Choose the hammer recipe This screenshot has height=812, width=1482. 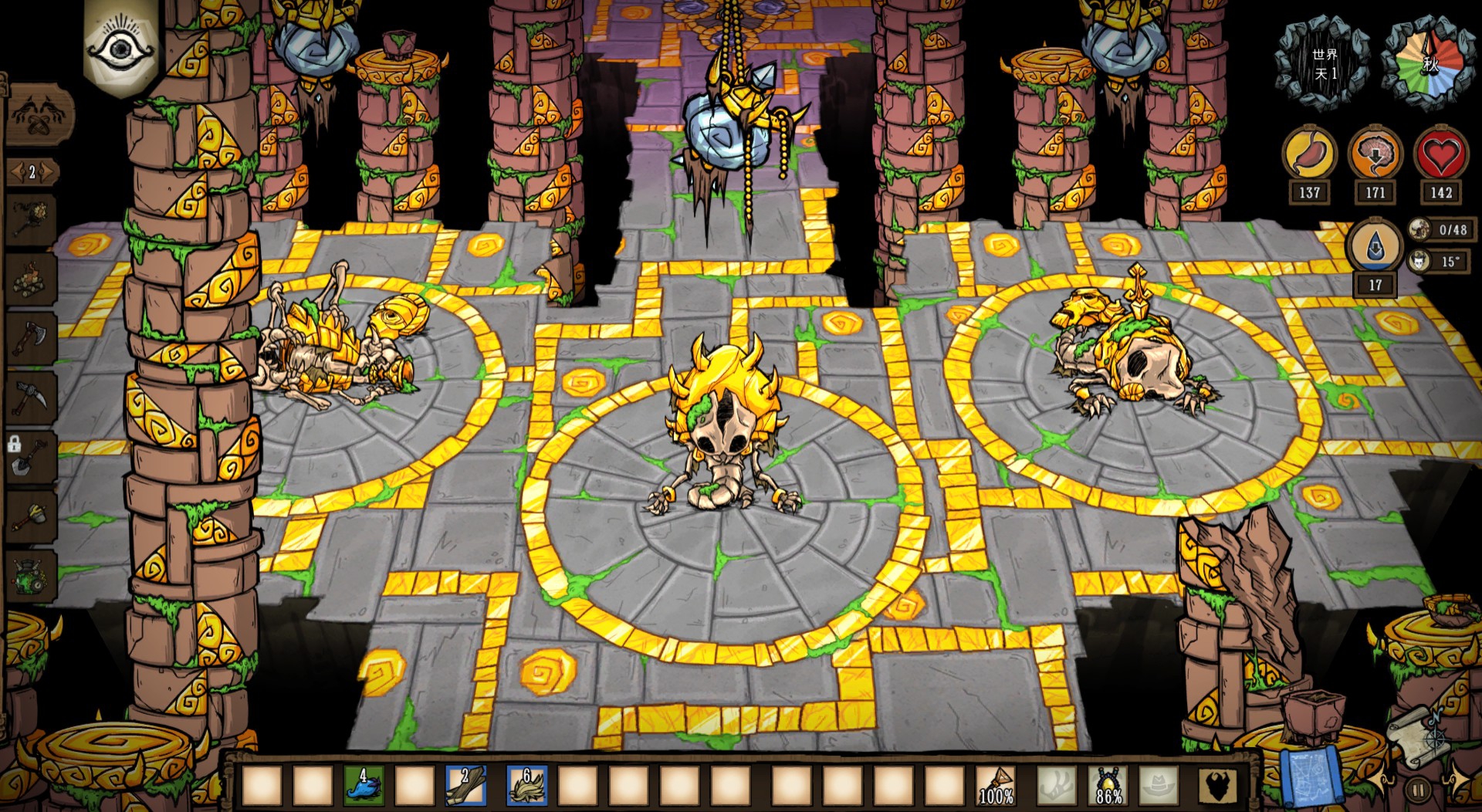(31, 516)
